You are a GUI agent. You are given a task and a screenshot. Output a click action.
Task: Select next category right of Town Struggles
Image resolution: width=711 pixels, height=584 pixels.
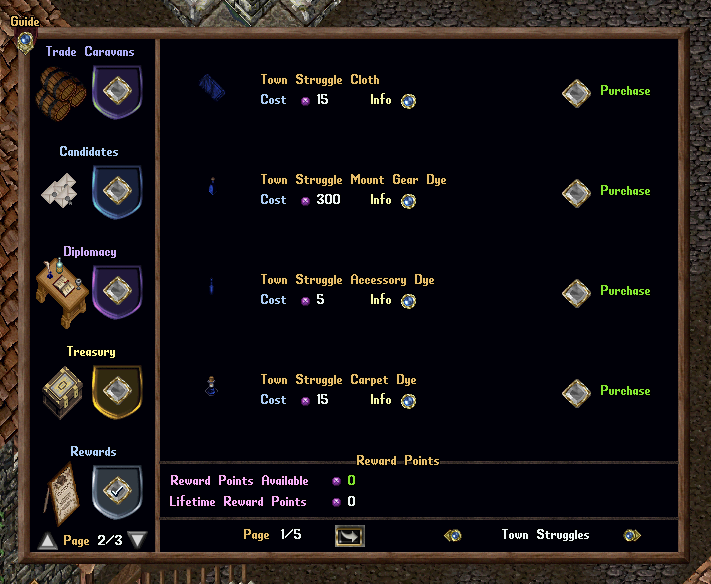[632, 535]
